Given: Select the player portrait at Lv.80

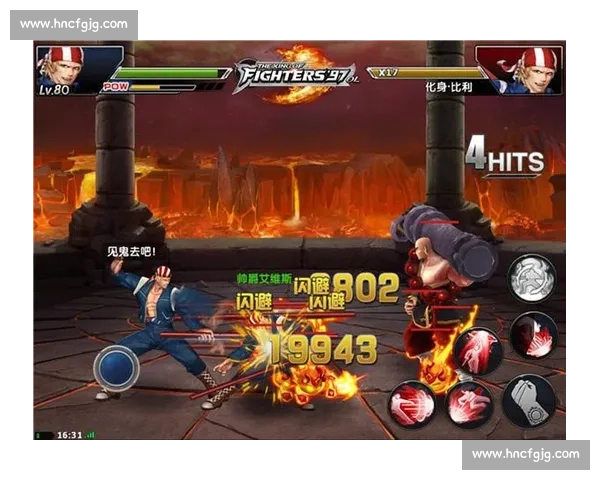Looking at the screenshot, I should pyautogui.click(x=62, y=68).
